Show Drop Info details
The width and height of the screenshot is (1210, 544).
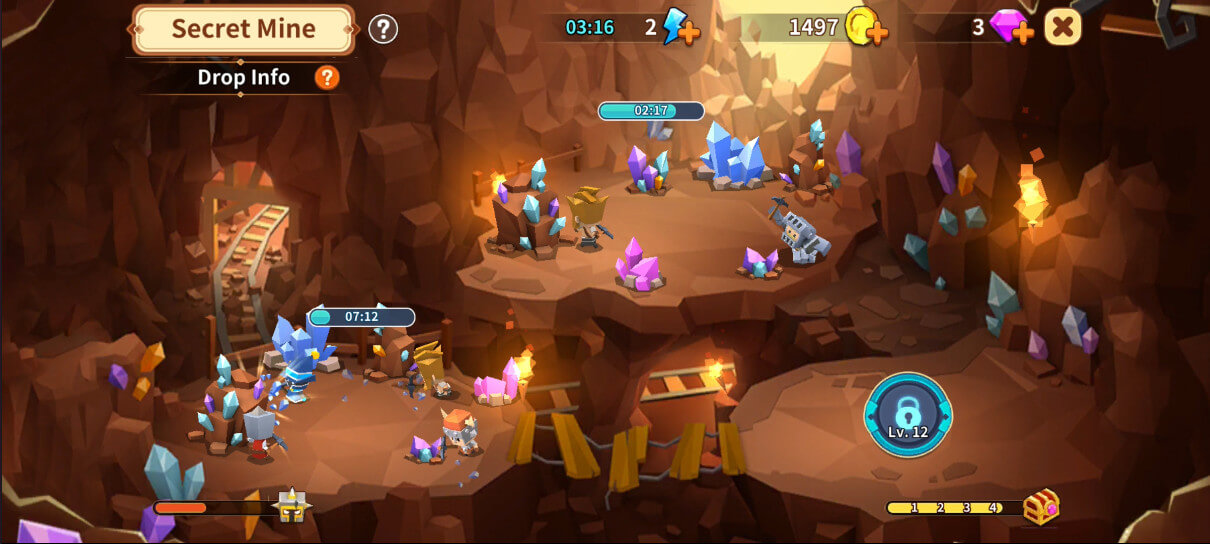tap(327, 78)
